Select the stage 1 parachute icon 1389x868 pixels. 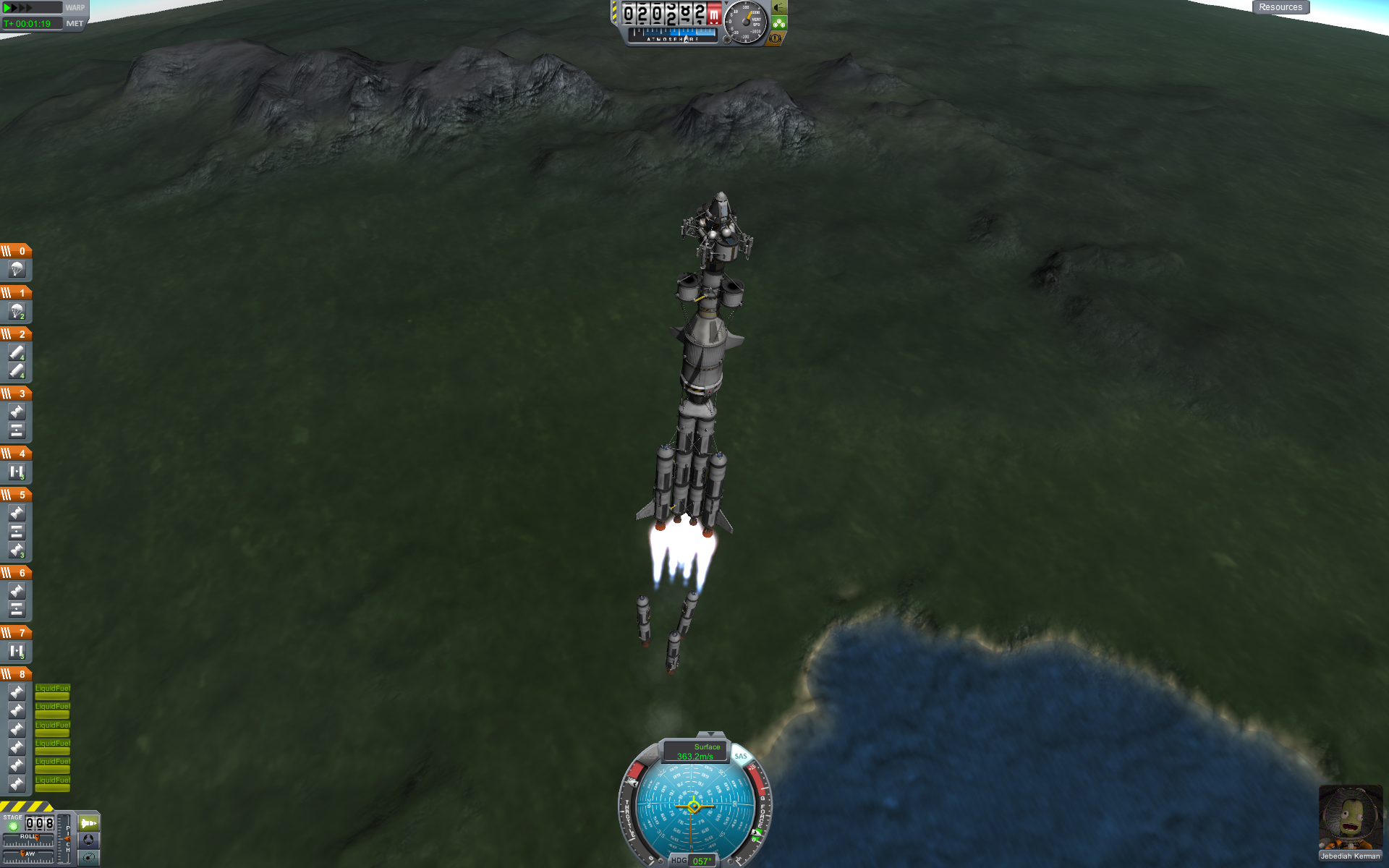[17, 312]
